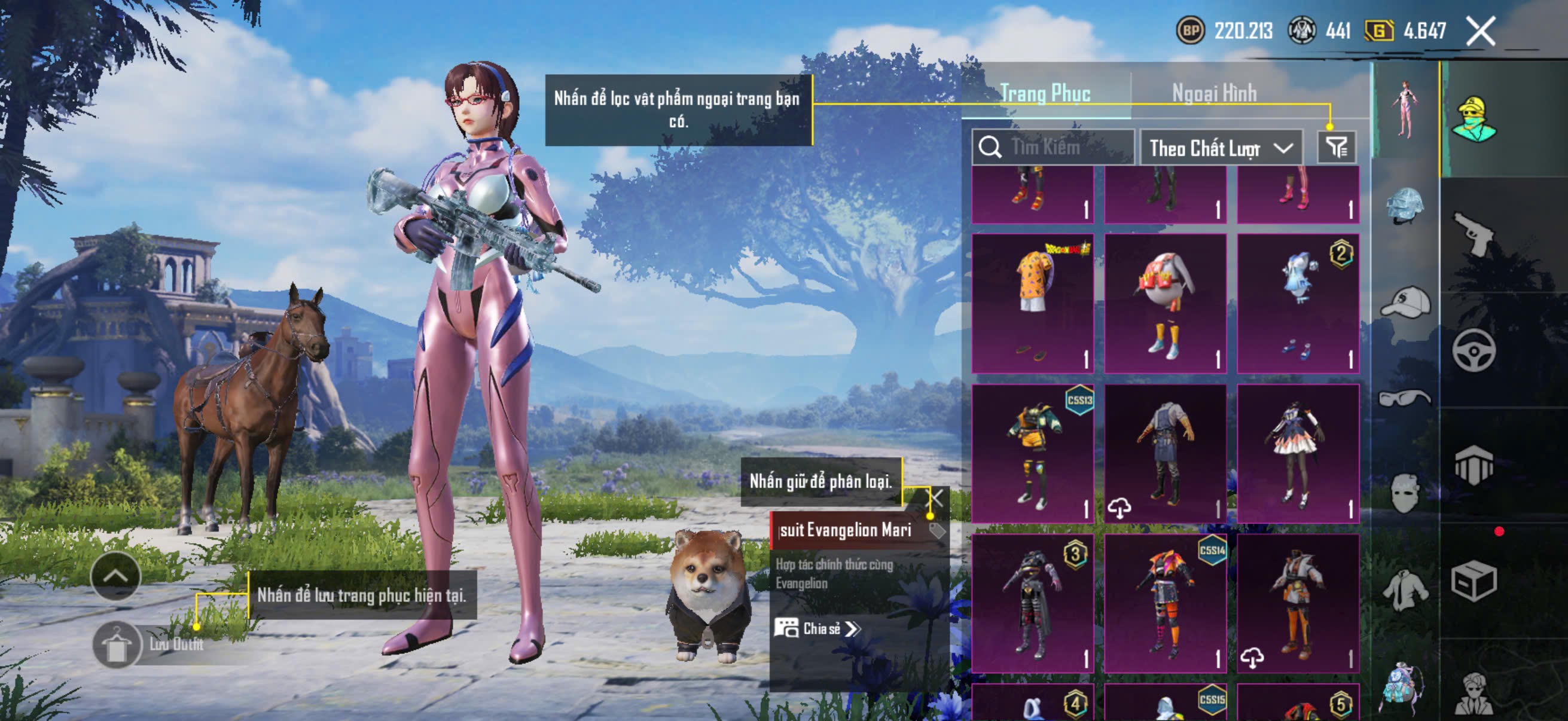
Task: Expand the round up-arrow button
Action: click(115, 576)
